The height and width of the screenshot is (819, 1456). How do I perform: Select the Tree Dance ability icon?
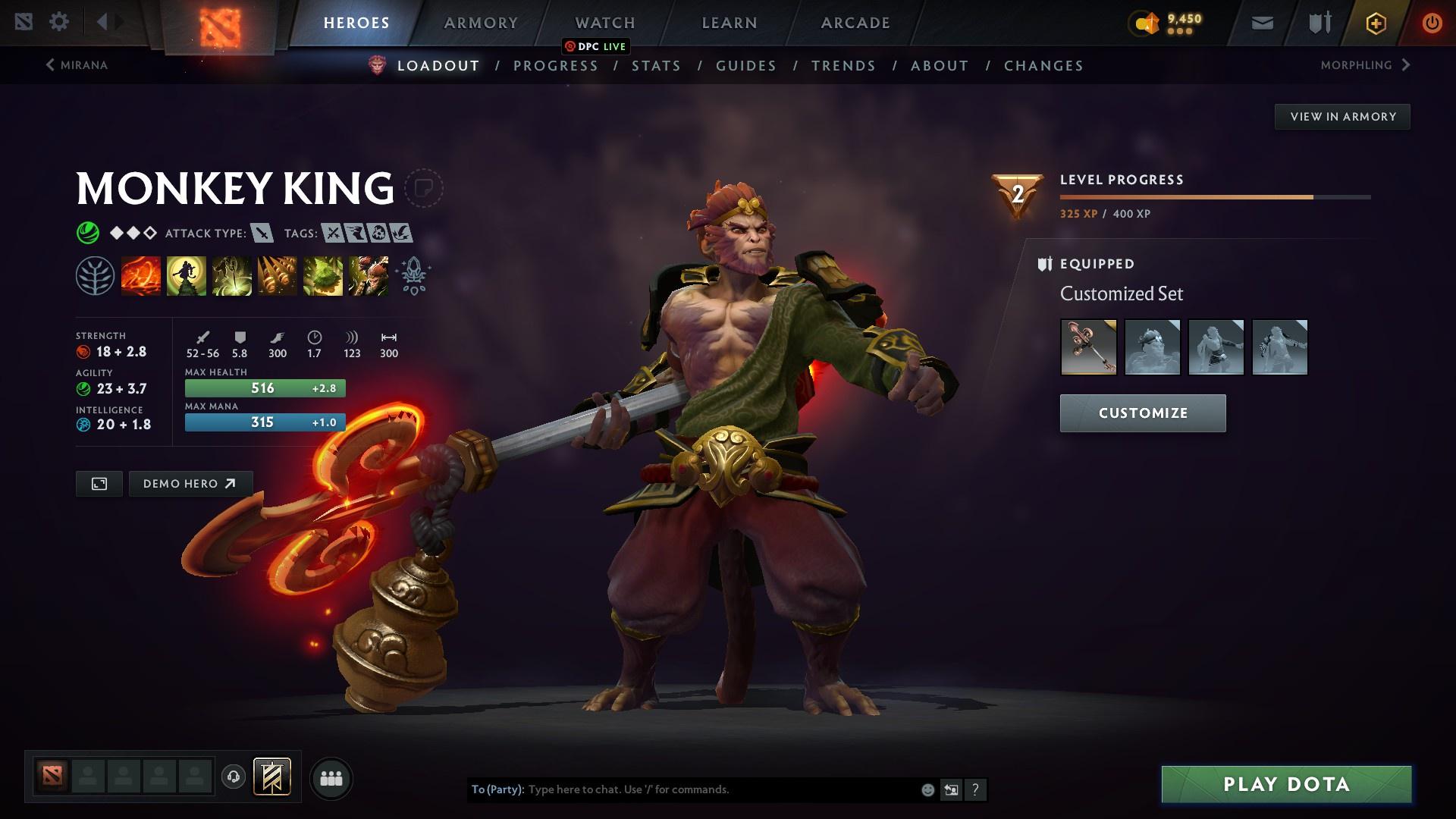[x=187, y=275]
